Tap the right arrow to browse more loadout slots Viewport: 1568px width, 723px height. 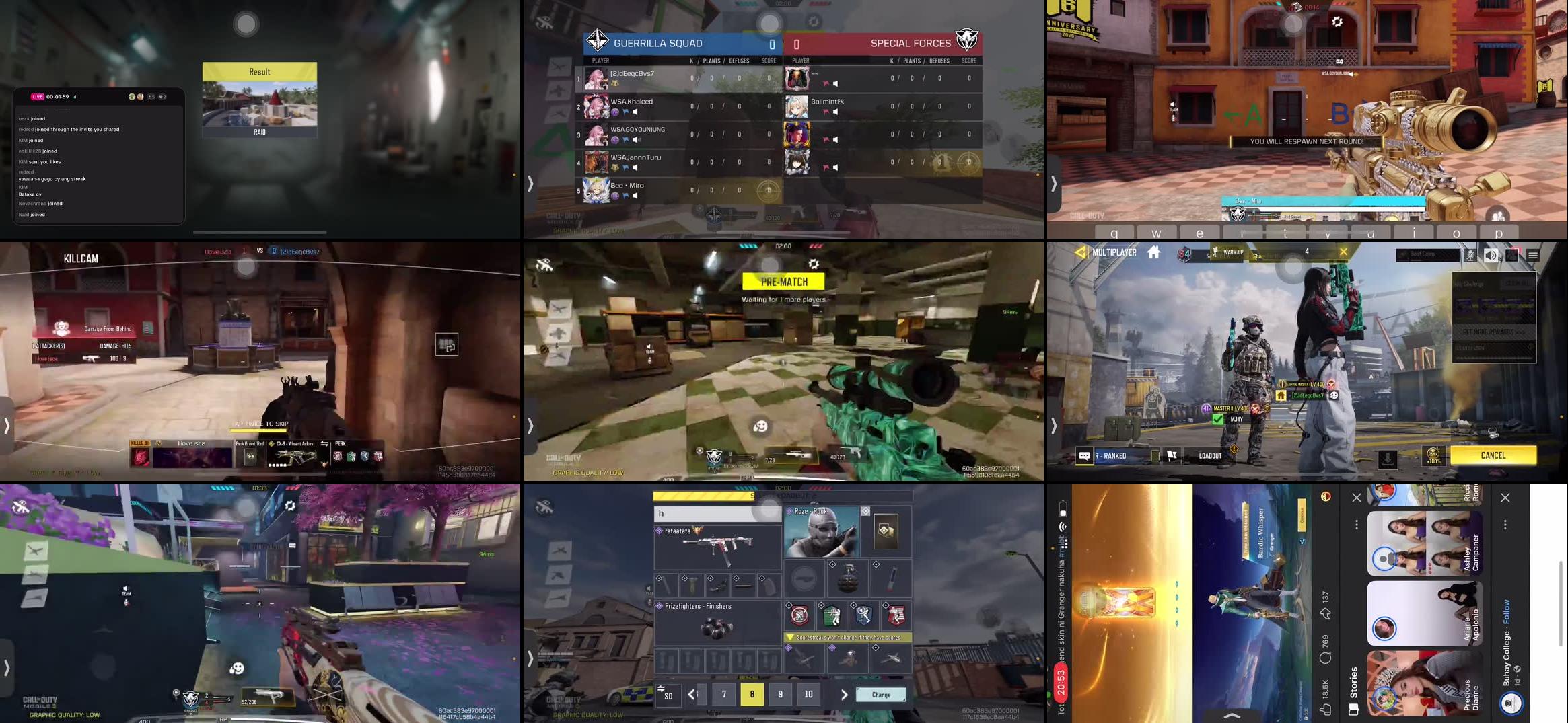844,693
